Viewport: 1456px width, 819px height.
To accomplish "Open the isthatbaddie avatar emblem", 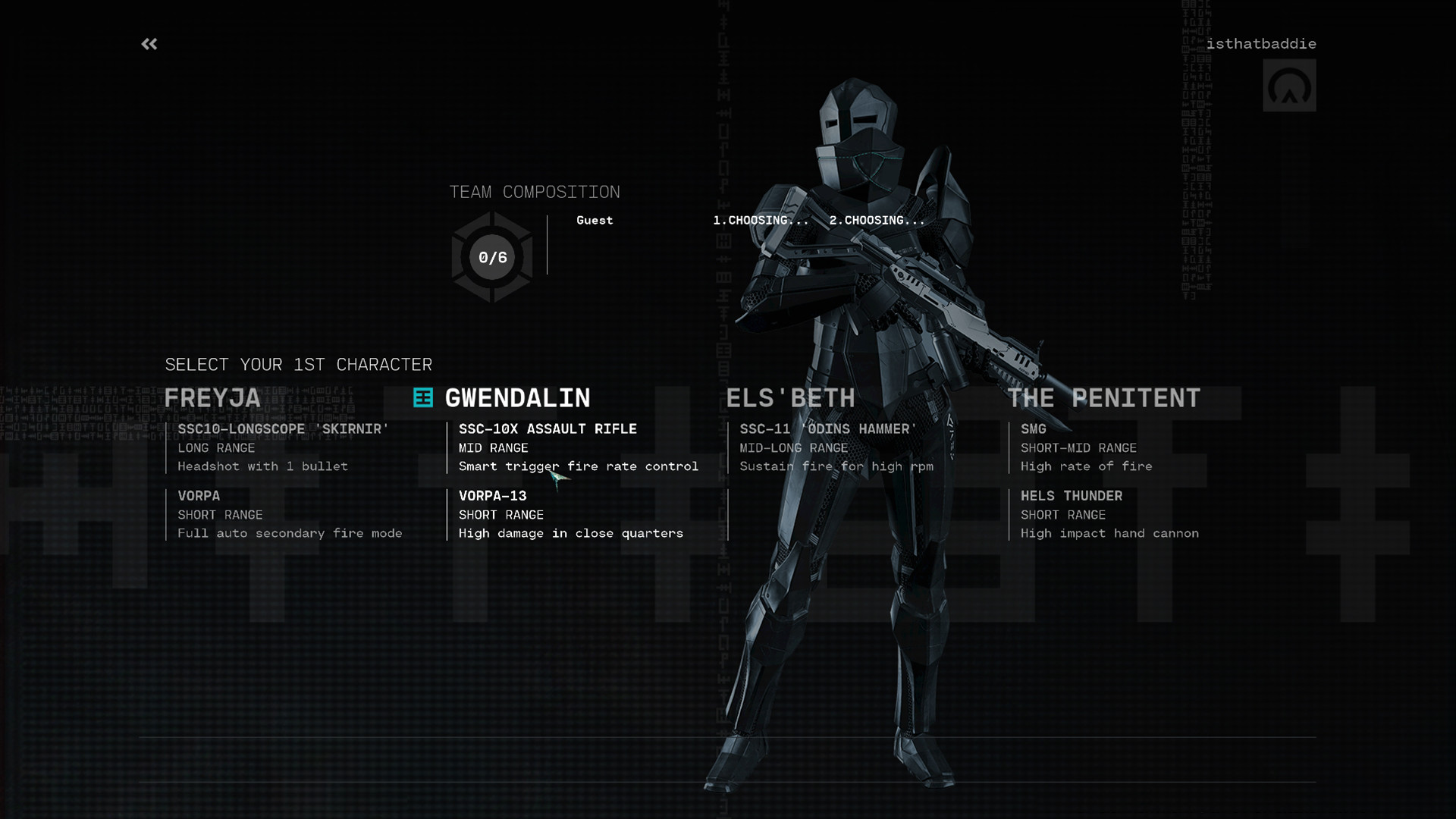I will pyautogui.click(x=1289, y=86).
